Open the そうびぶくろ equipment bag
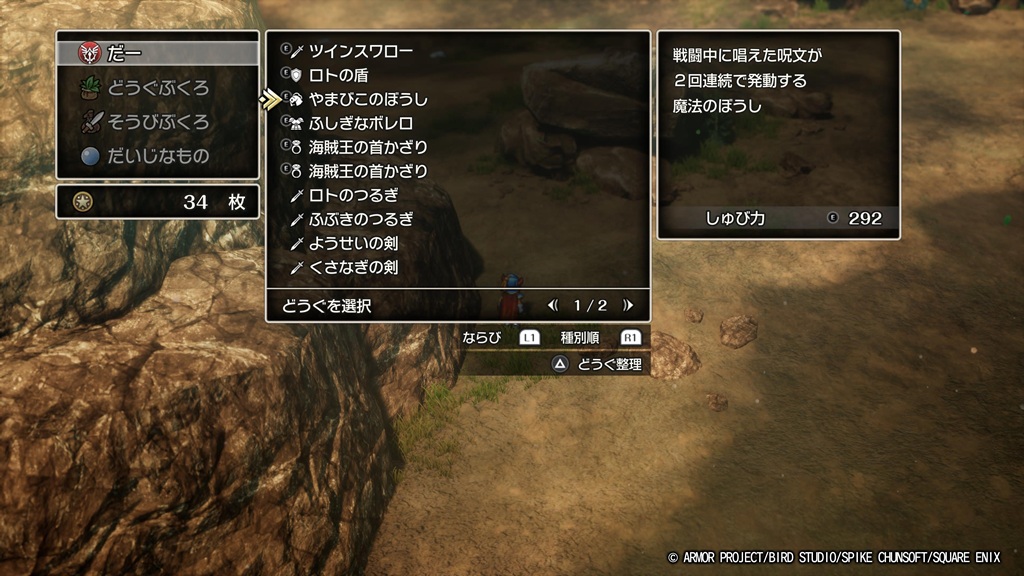The height and width of the screenshot is (576, 1024). point(158,123)
